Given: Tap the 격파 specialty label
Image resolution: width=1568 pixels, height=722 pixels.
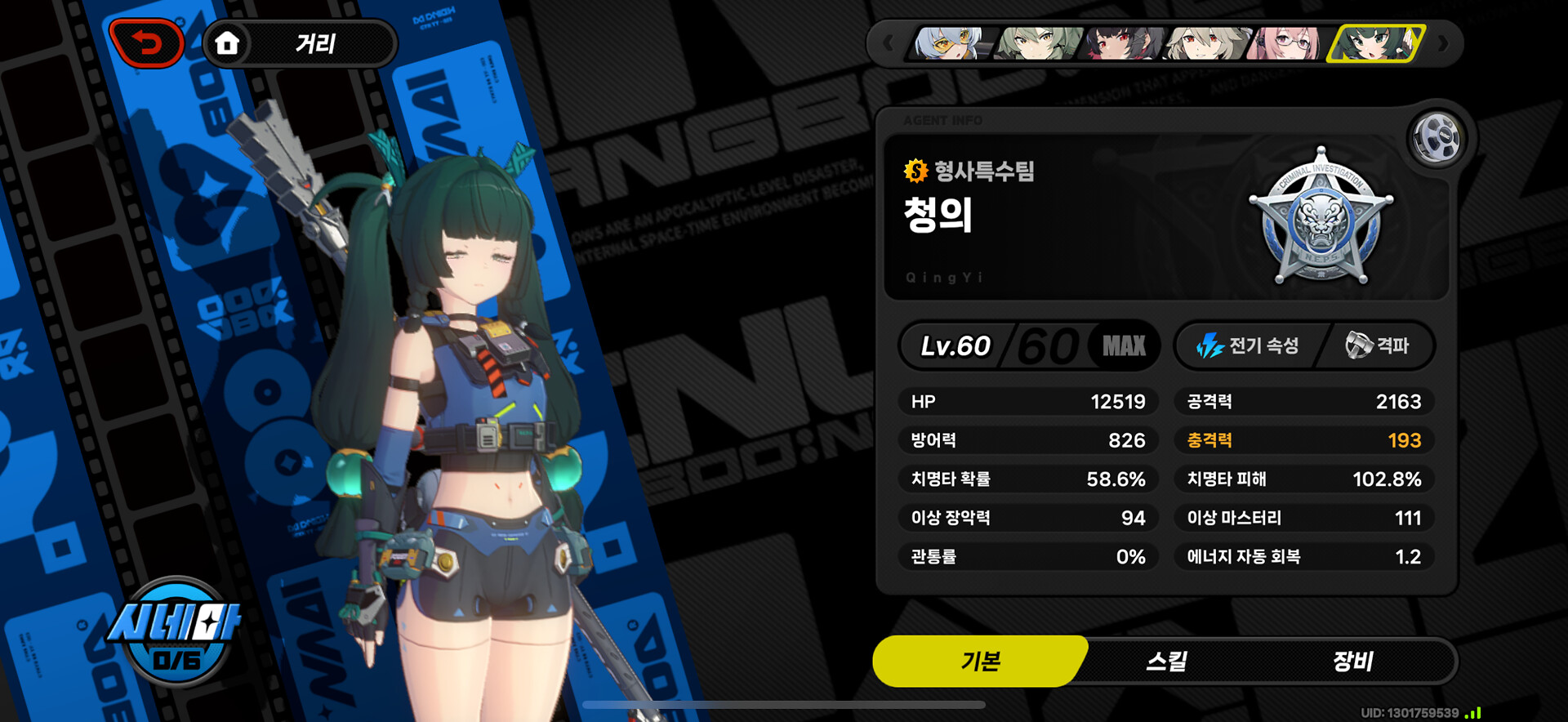Looking at the screenshot, I should 1378,345.
